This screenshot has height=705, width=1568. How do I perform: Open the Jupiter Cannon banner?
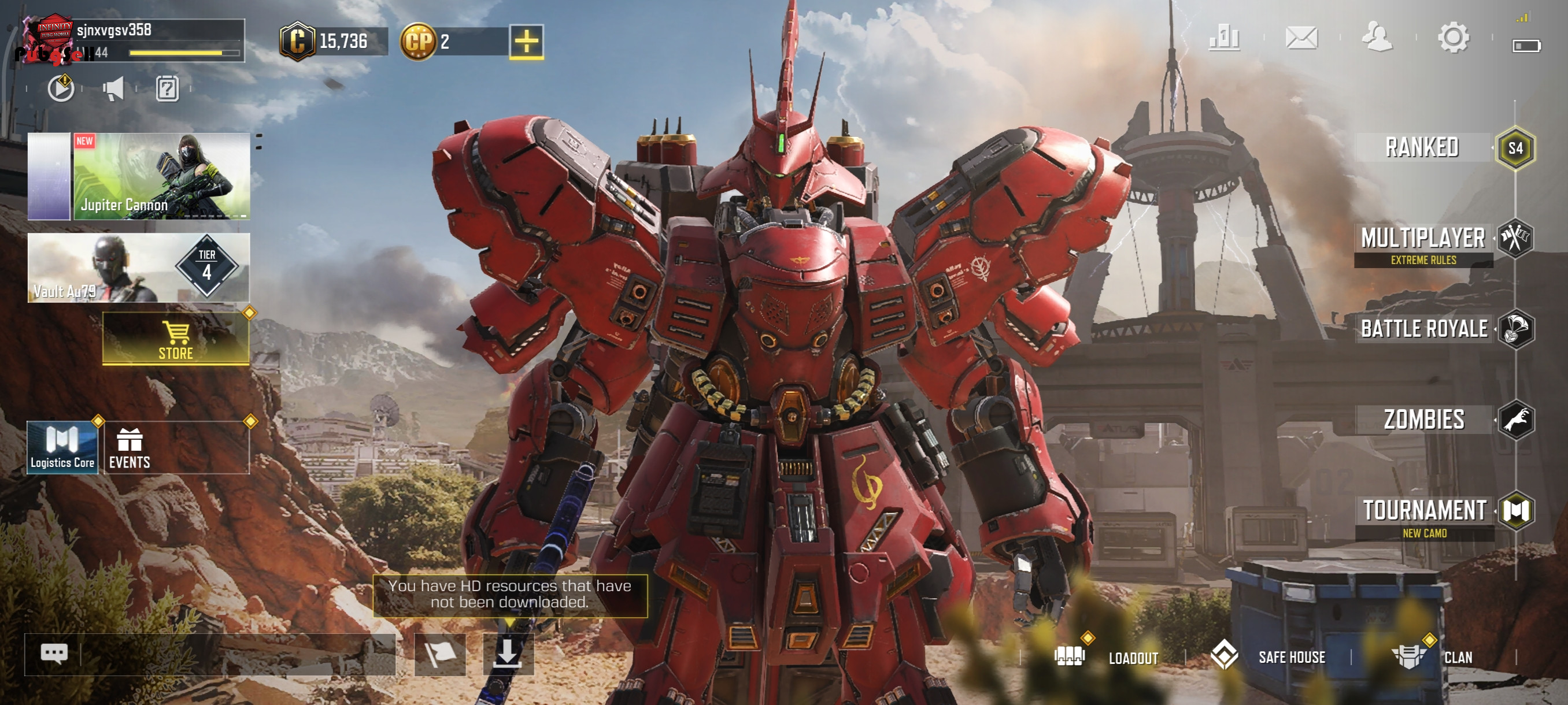pyautogui.click(x=161, y=176)
